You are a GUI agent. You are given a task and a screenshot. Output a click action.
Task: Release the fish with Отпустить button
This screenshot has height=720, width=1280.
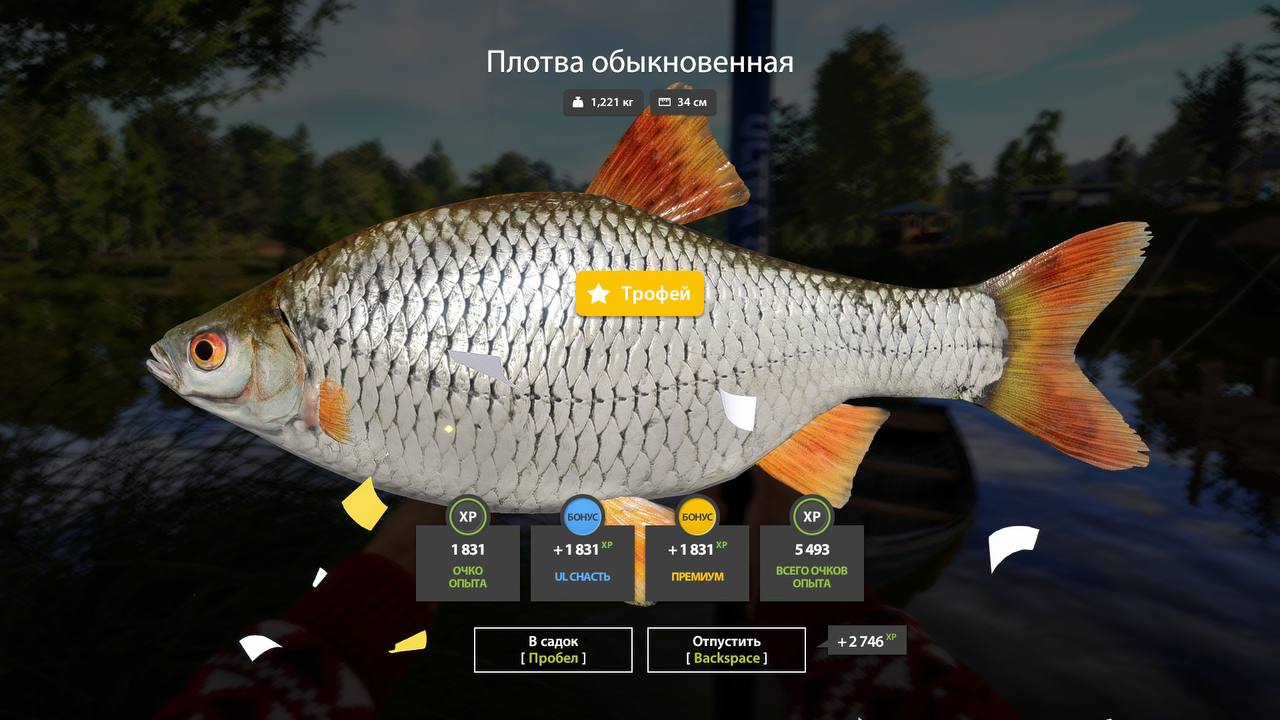726,650
